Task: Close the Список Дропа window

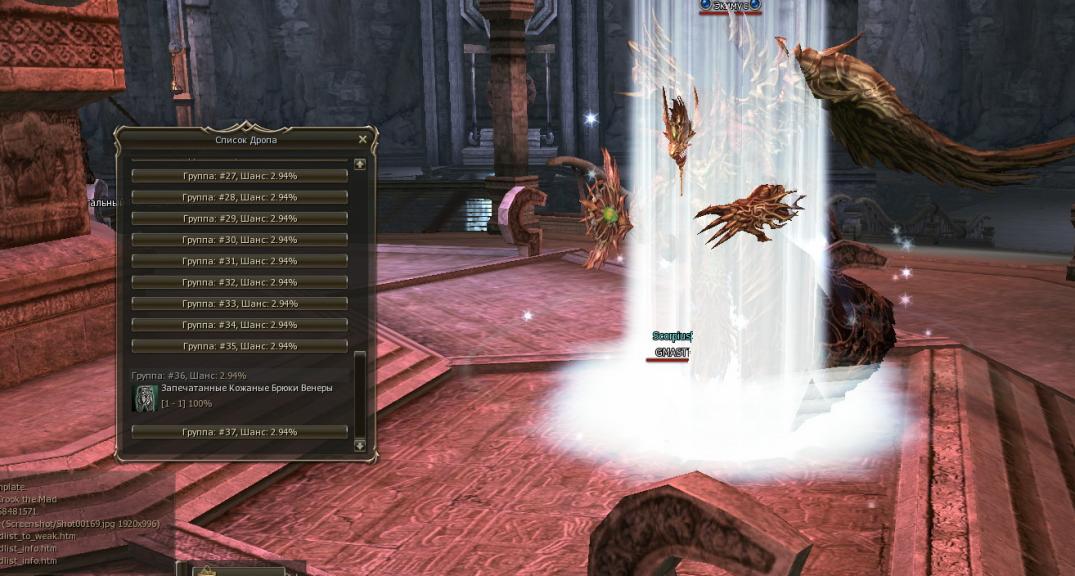Action: pyautogui.click(x=362, y=140)
